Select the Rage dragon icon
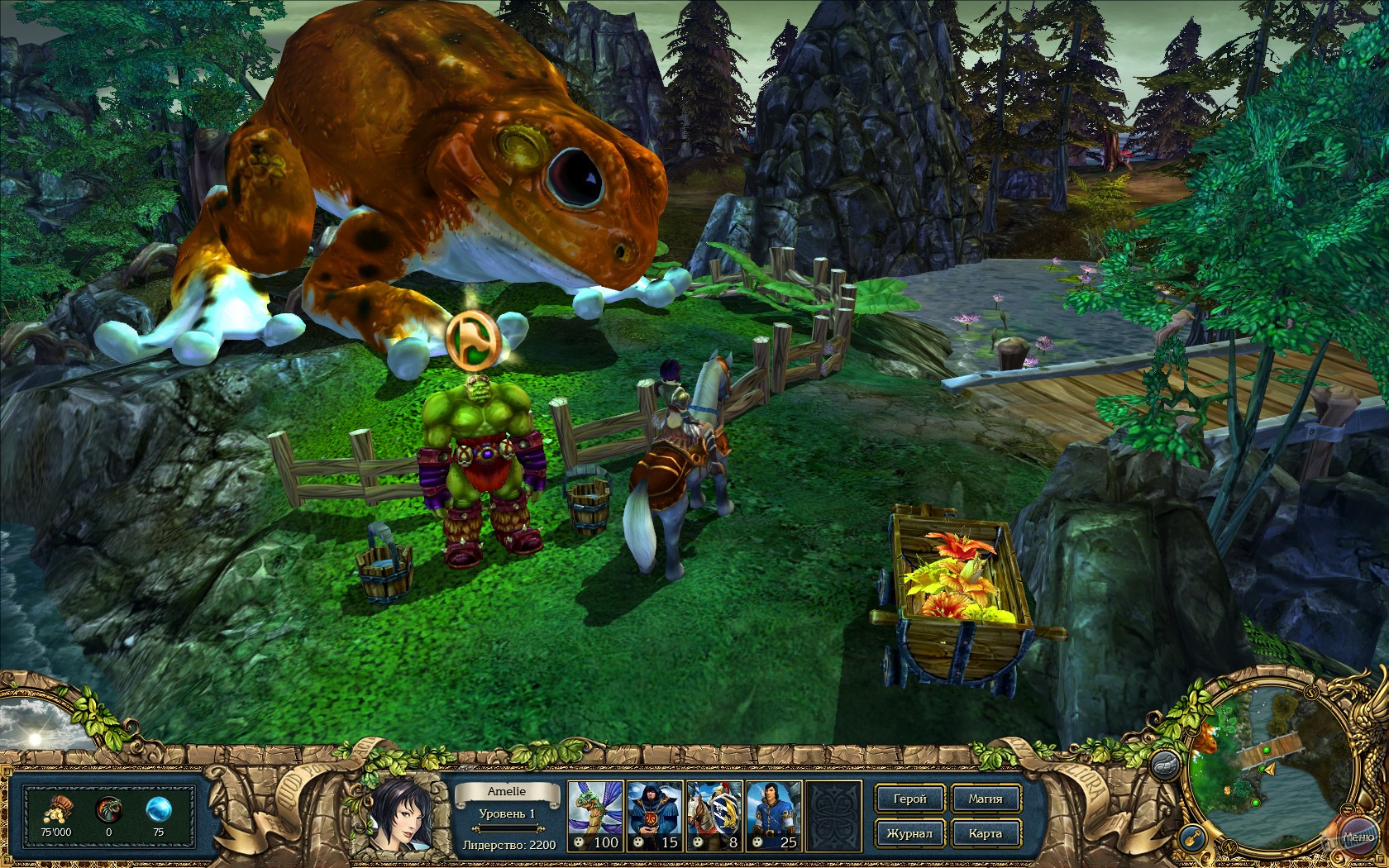The image size is (1389, 868). [x=109, y=808]
